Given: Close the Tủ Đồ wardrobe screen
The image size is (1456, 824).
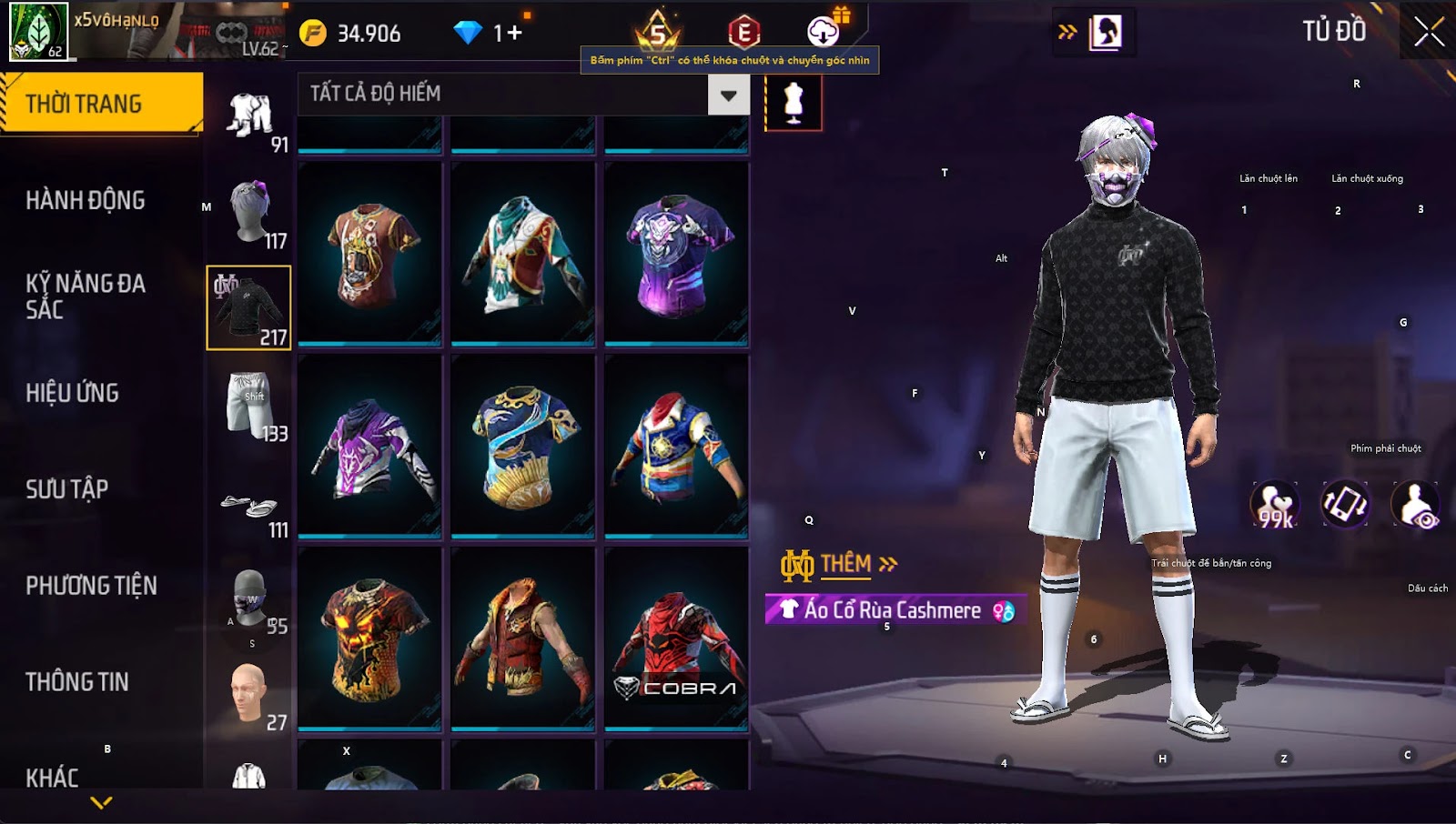Looking at the screenshot, I should pyautogui.click(x=1429, y=32).
